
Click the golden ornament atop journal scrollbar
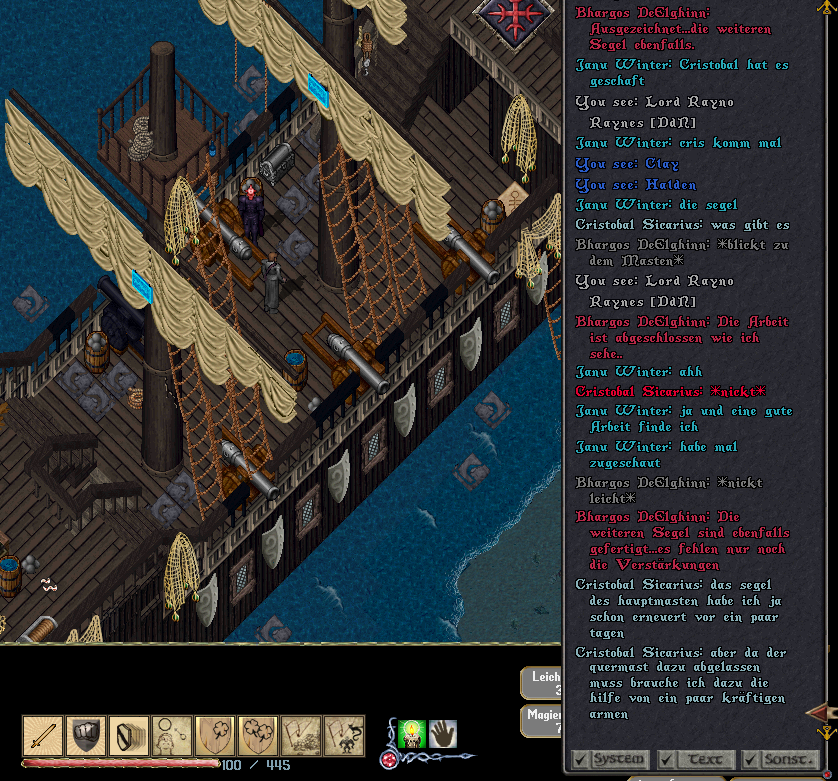coord(827,9)
